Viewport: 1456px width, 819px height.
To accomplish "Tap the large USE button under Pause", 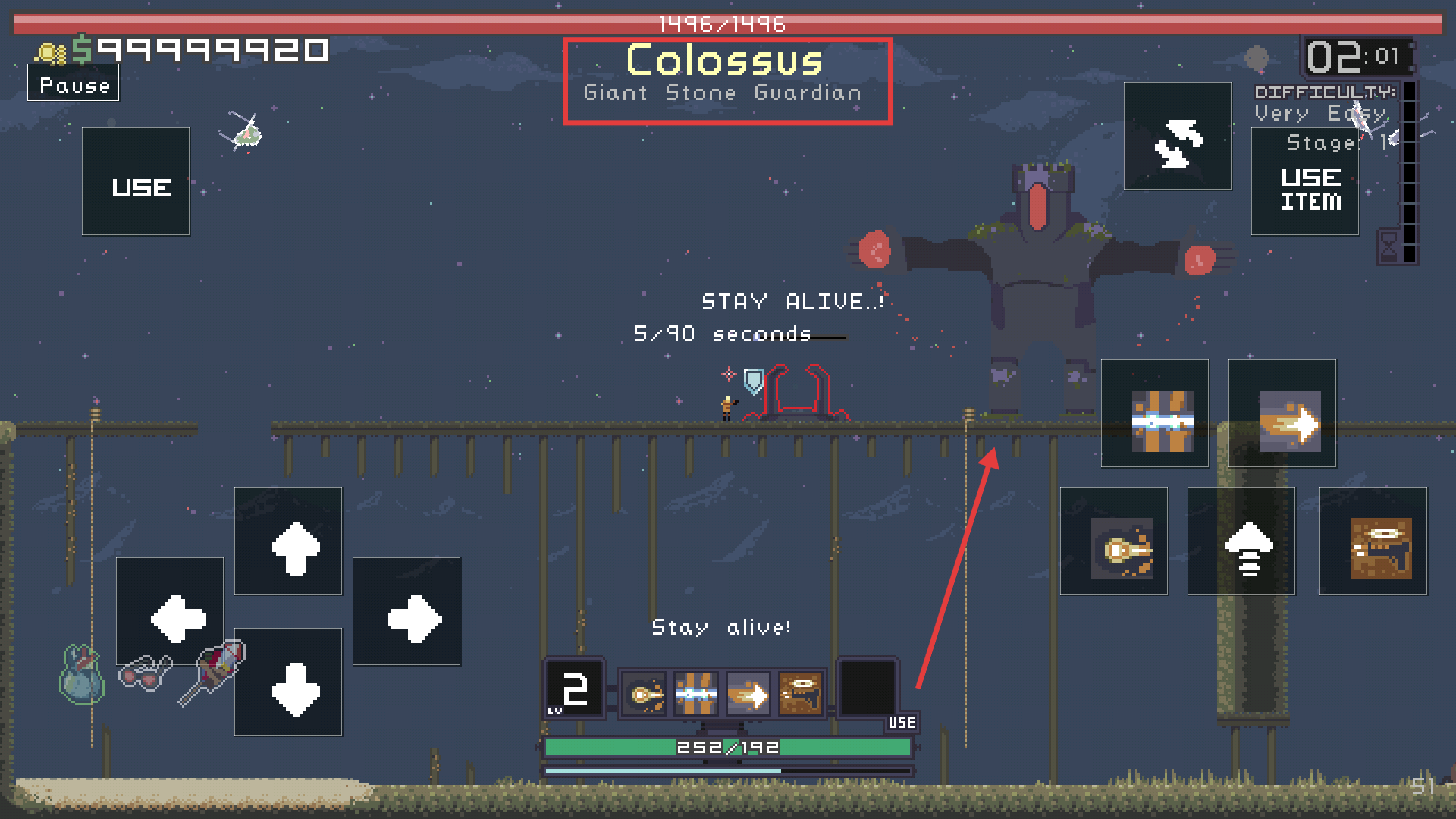I will pos(136,182).
